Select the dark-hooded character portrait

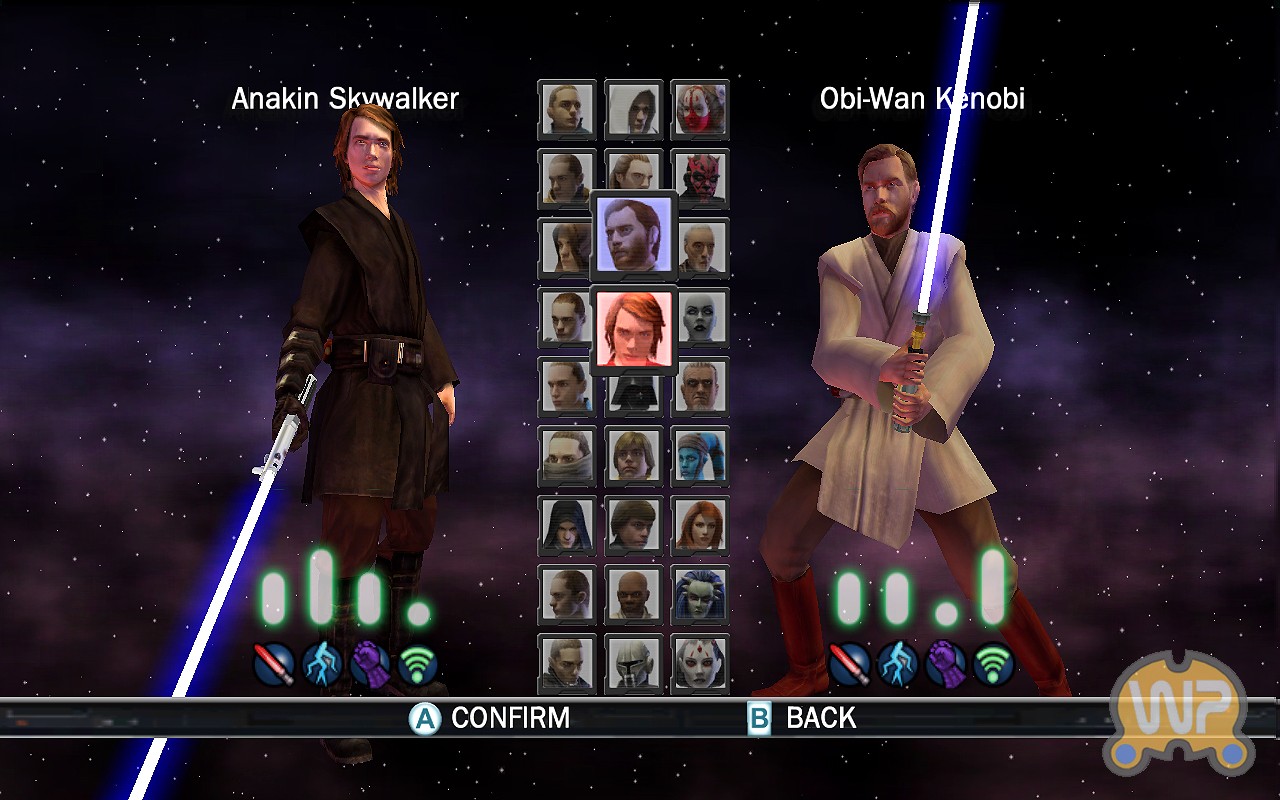[567, 525]
